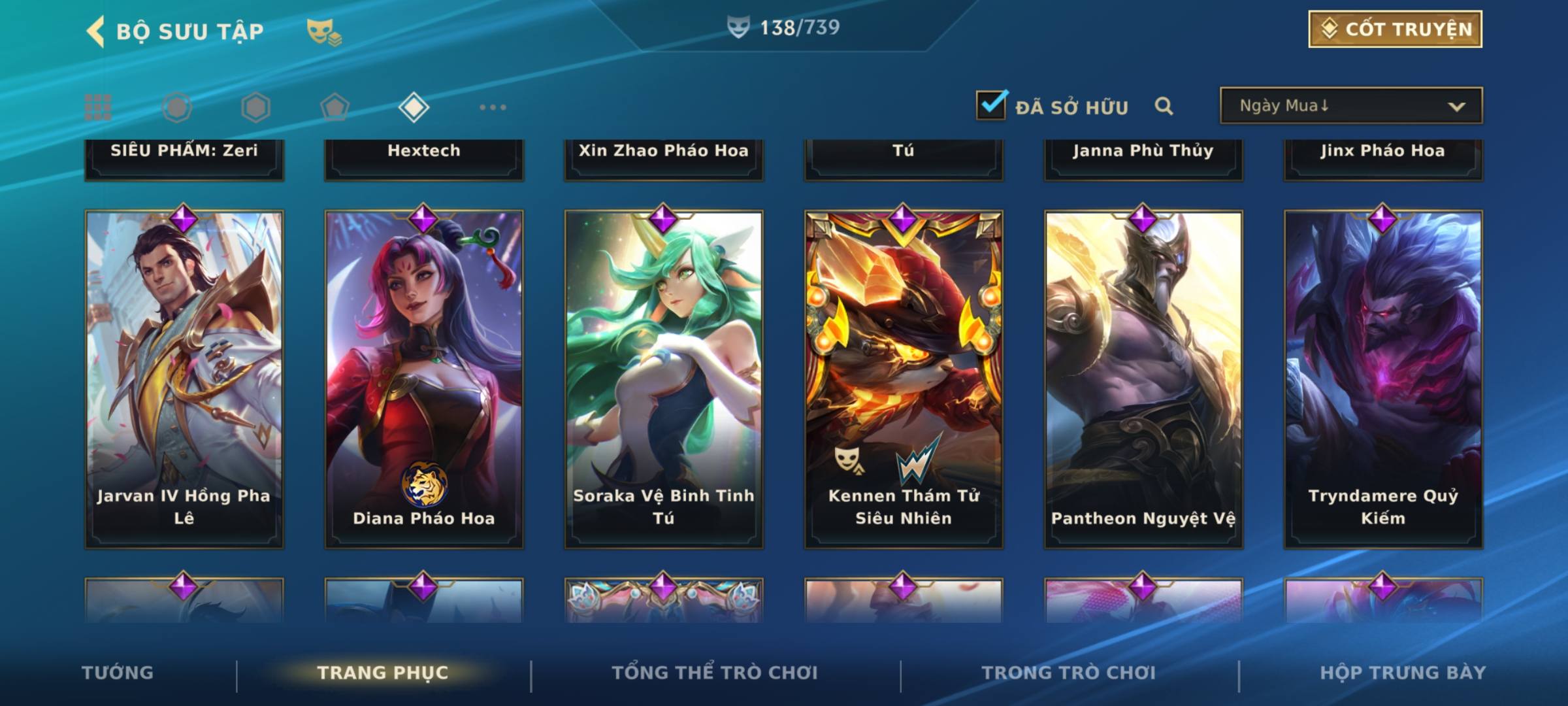Open Tryndamere Quỷ Kiếm skin card

1383,379
